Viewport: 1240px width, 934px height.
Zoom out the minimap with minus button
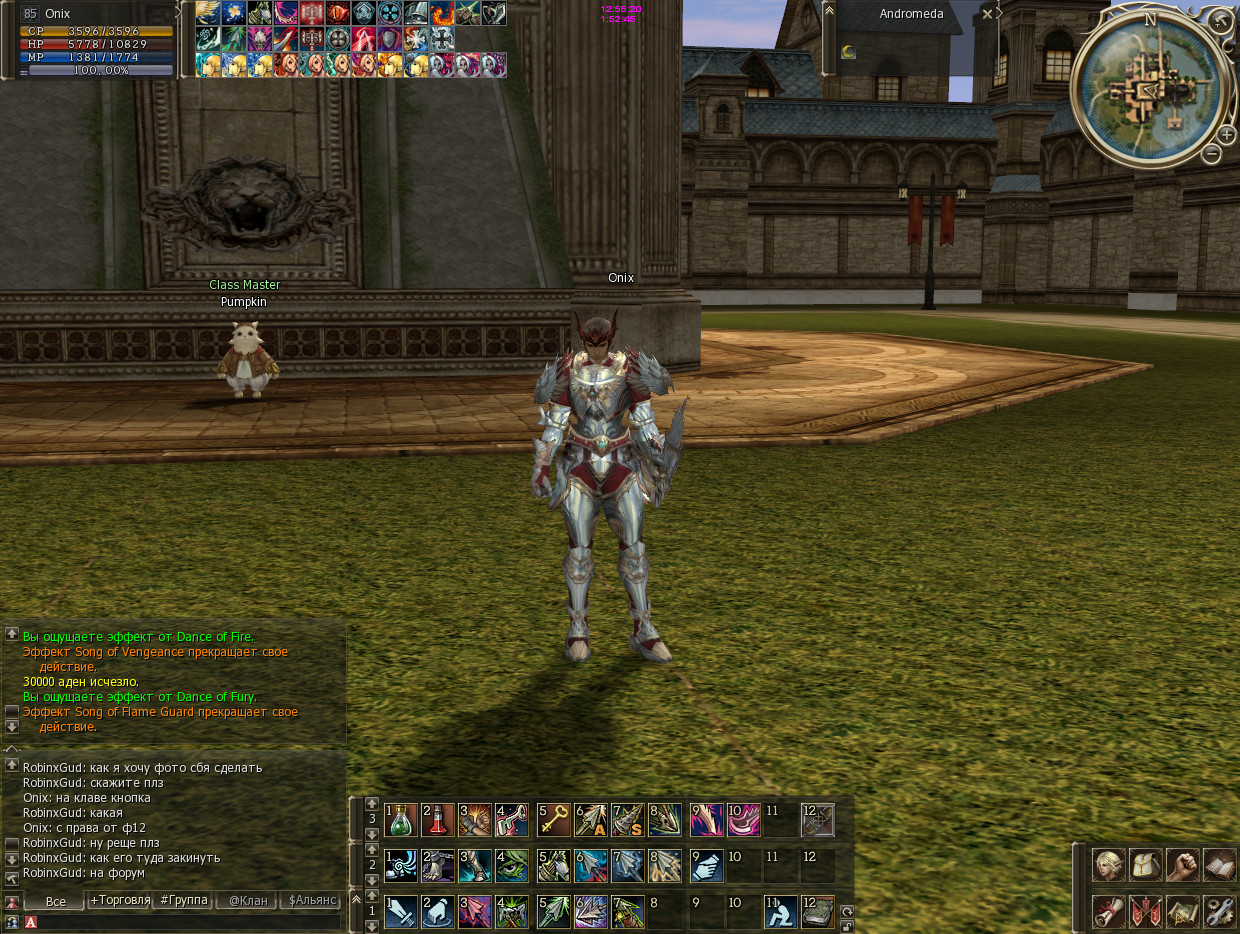[x=1211, y=153]
